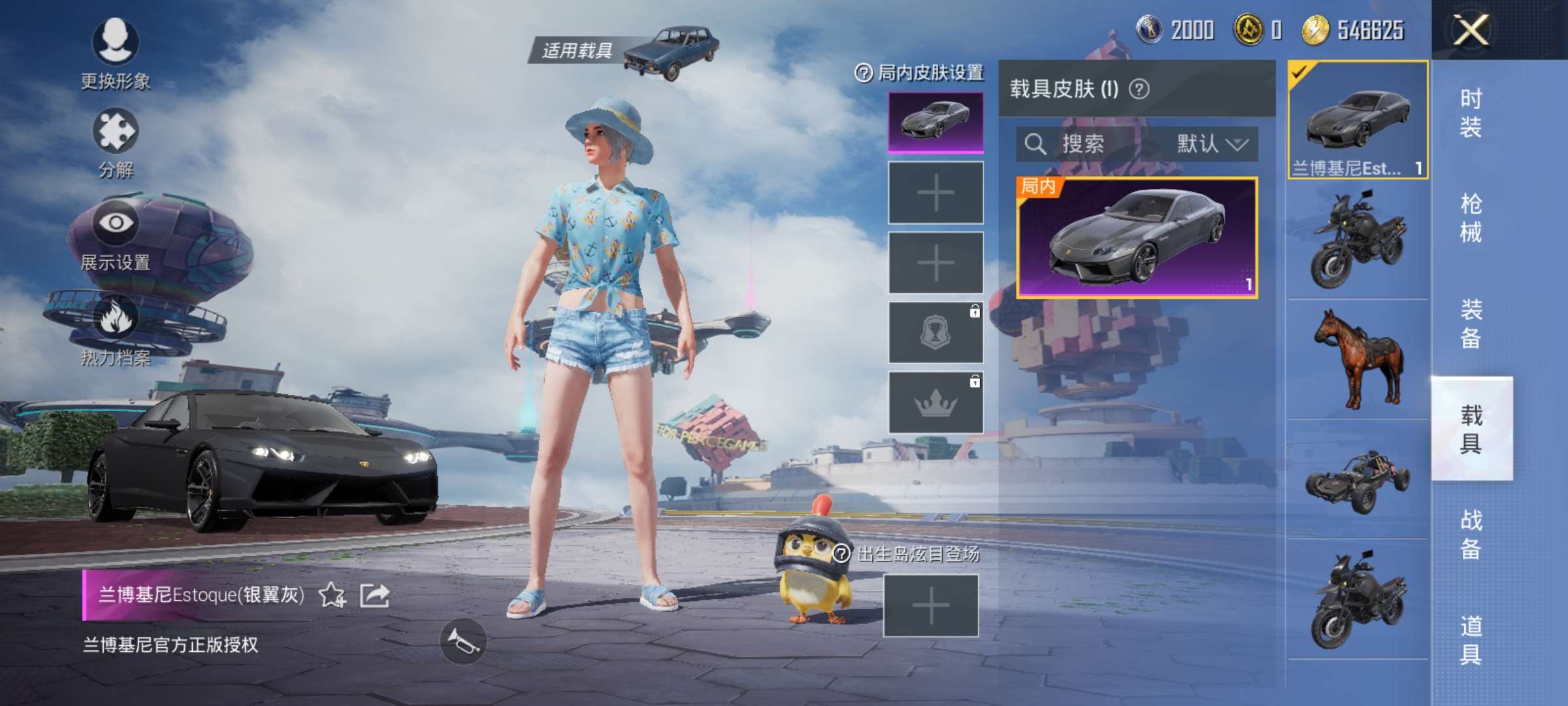
Task: Share the Lamborghini Estoque skin
Action: tap(375, 595)
